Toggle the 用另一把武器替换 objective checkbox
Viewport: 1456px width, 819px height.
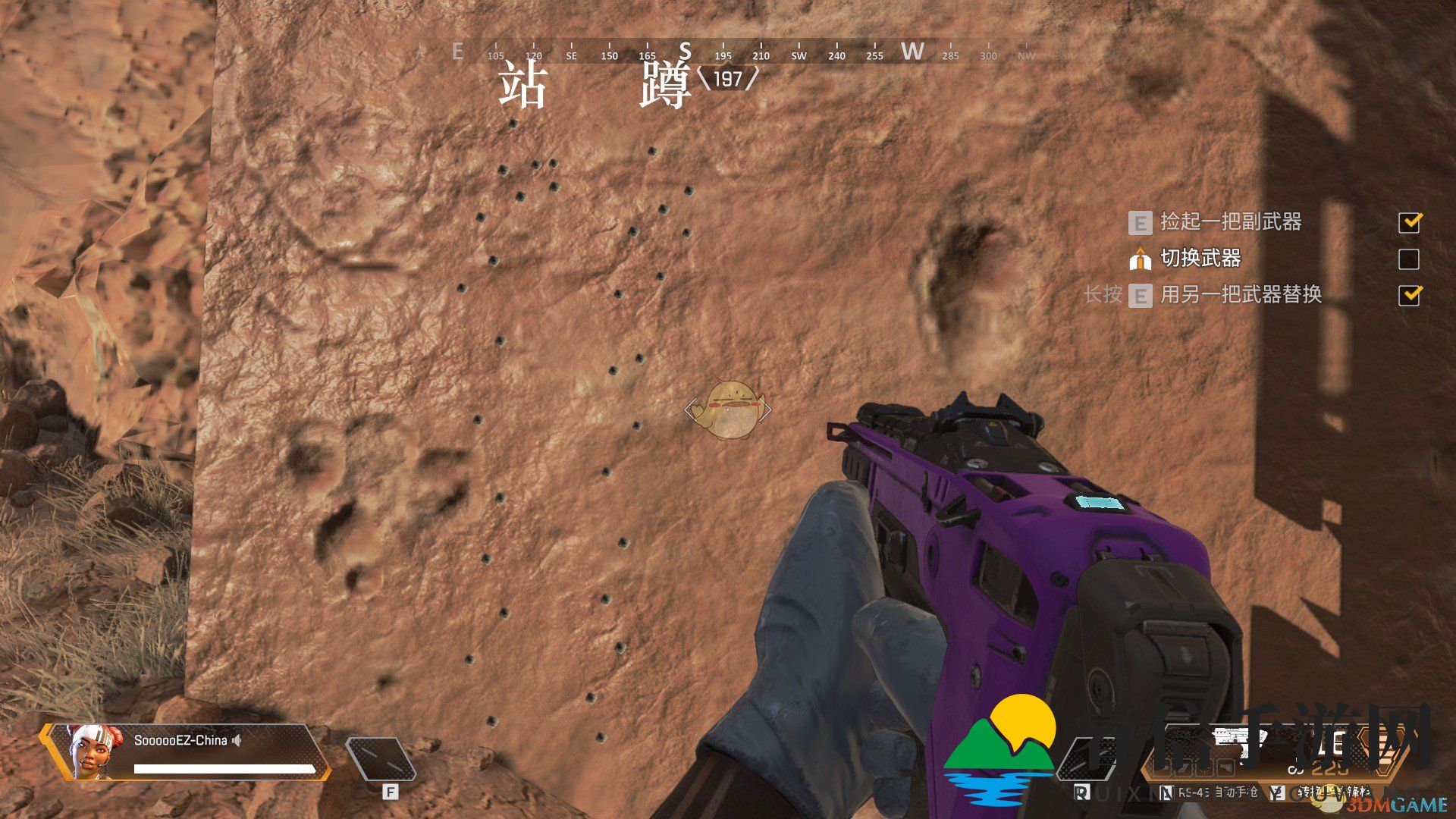1409,295
